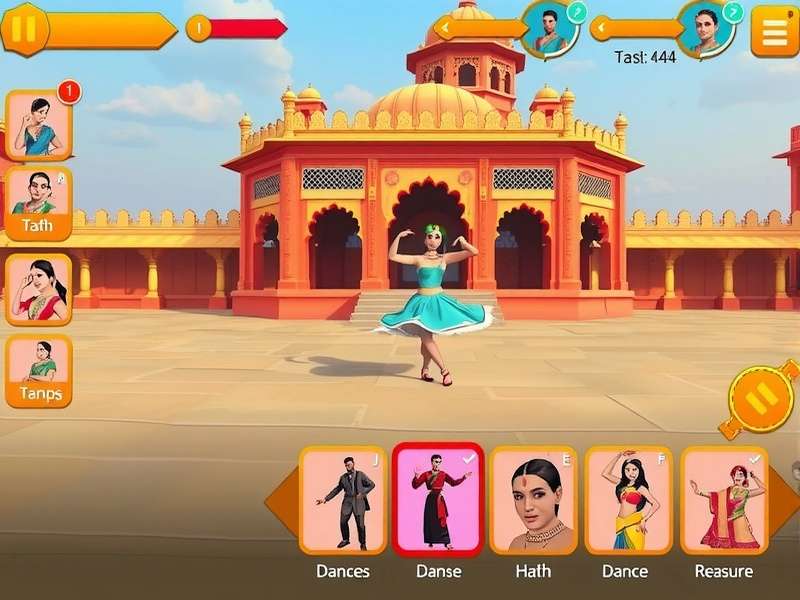Viewport: 800px width, 600px height.
Task: Pause the game with the top-left button
Action: point(24,30)
